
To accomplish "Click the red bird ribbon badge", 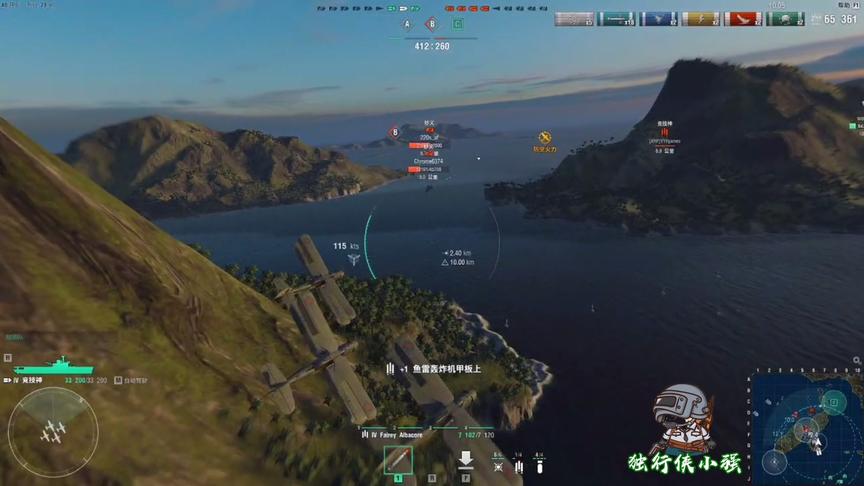I will (743, 18).
